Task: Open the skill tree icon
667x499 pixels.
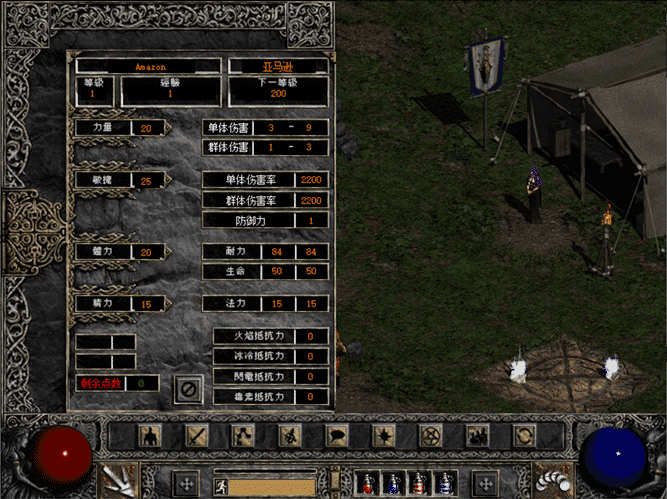Action: (x=244, y=436)
